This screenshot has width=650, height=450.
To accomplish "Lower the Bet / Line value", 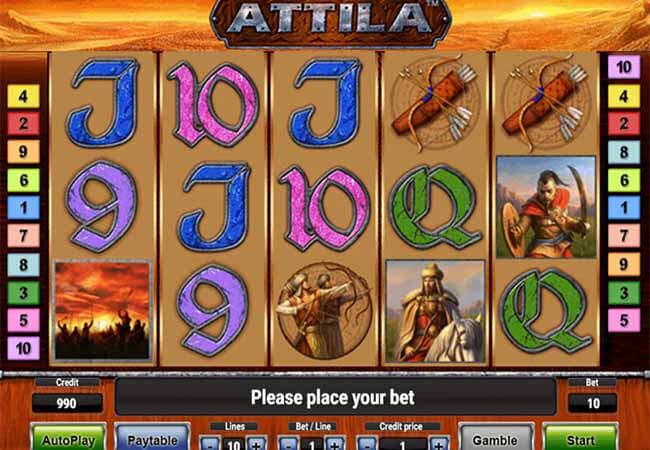I will tap(287, 443).
